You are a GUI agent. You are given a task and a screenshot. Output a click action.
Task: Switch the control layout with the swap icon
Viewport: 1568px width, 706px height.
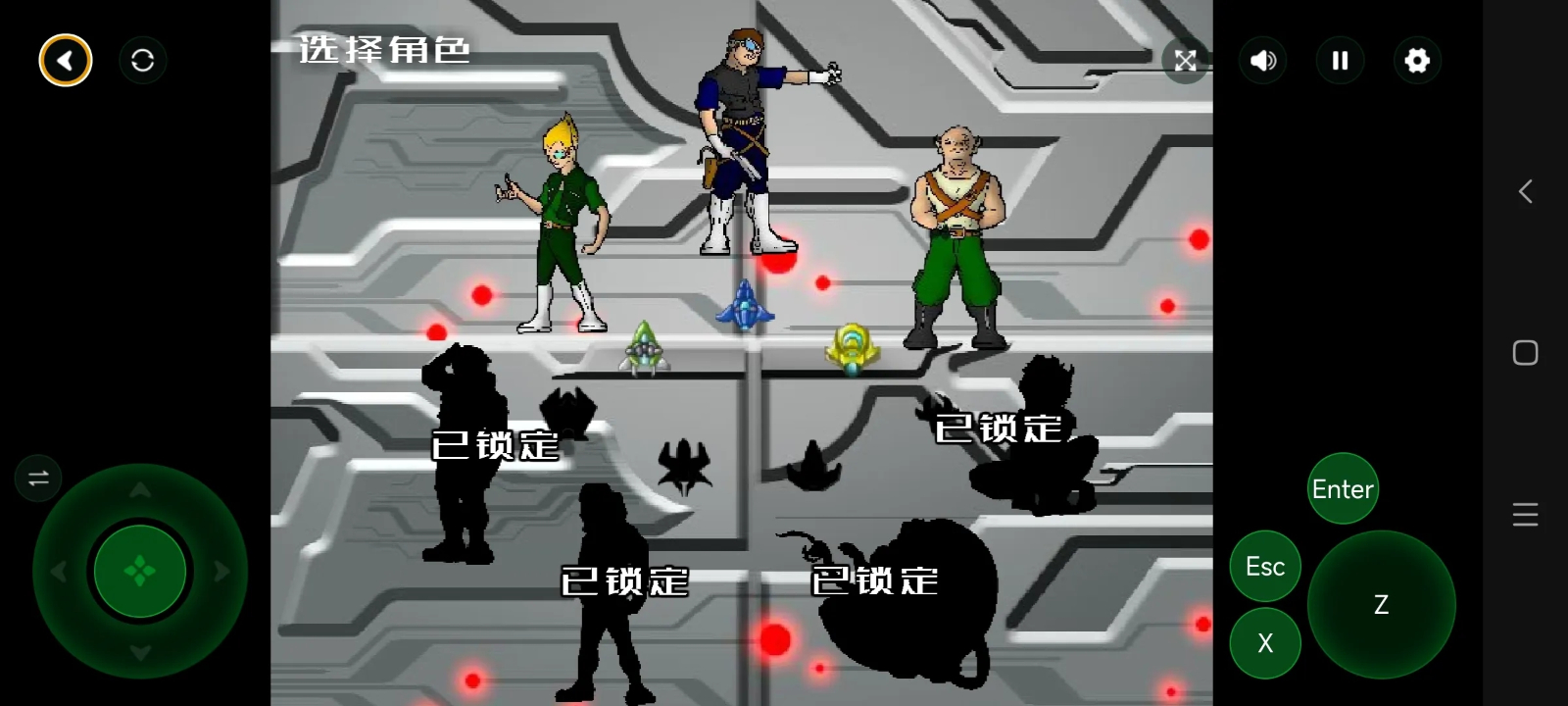38,479
